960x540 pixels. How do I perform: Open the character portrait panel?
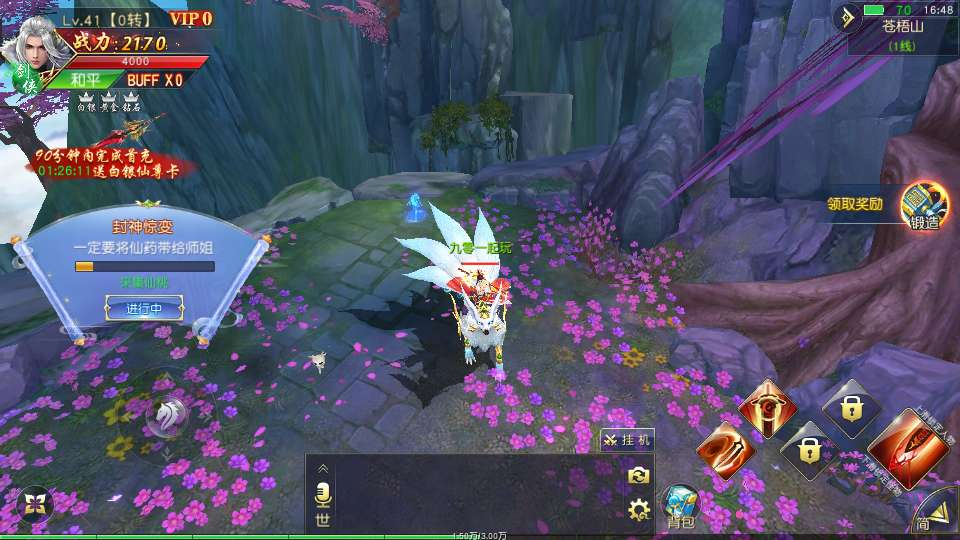34,46
